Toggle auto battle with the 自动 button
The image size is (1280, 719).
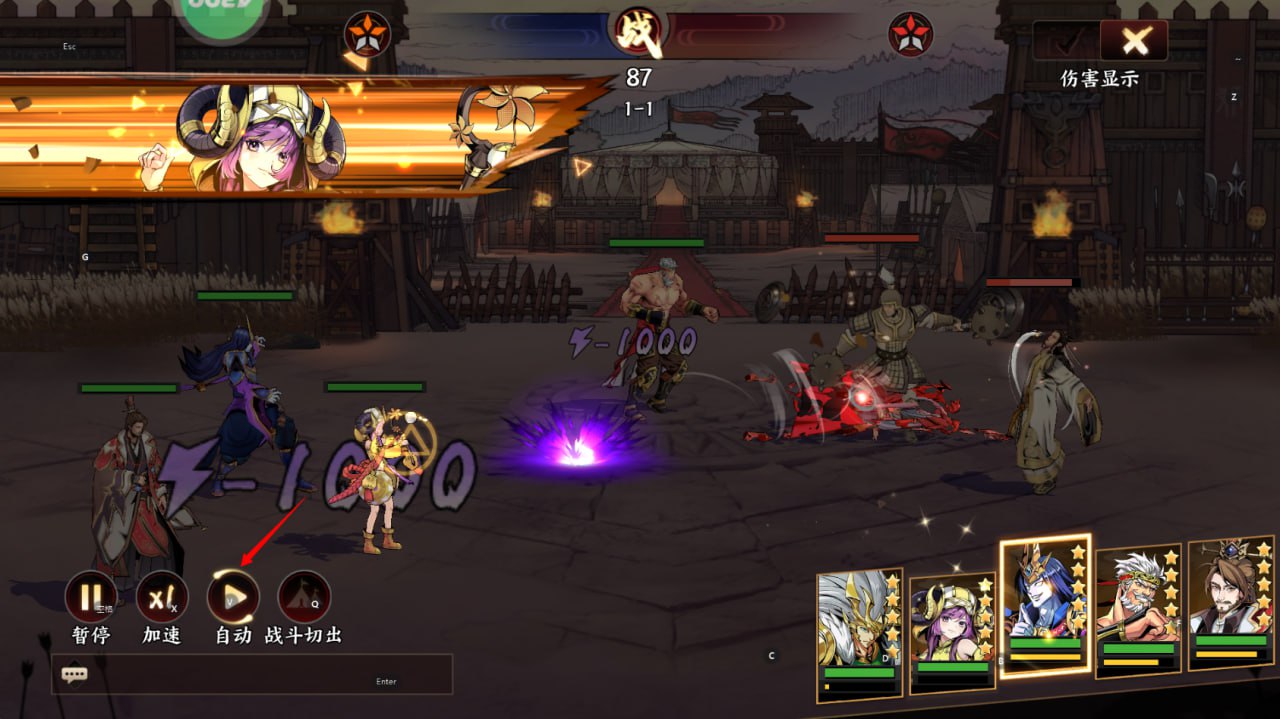point(233,597)
